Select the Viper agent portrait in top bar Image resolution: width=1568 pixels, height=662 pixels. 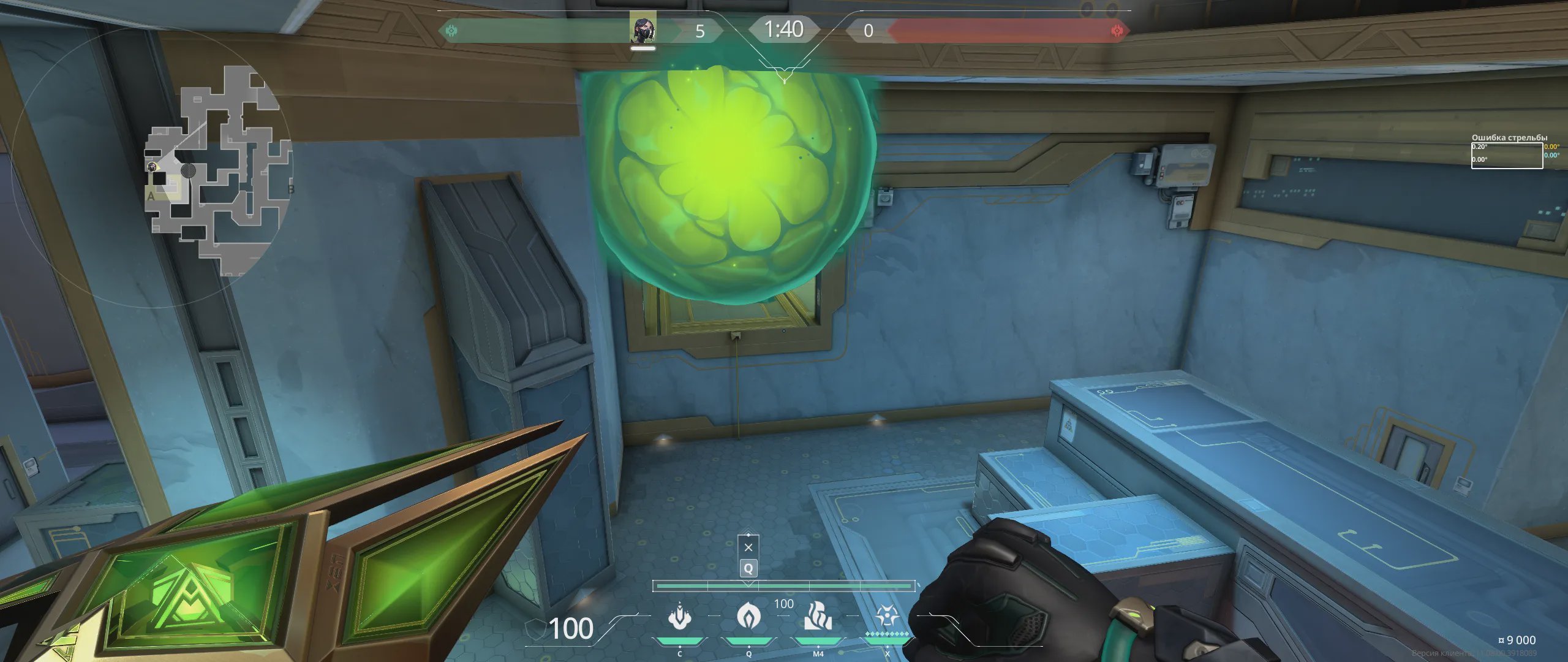pyautogui.click(x=643, y=29)
